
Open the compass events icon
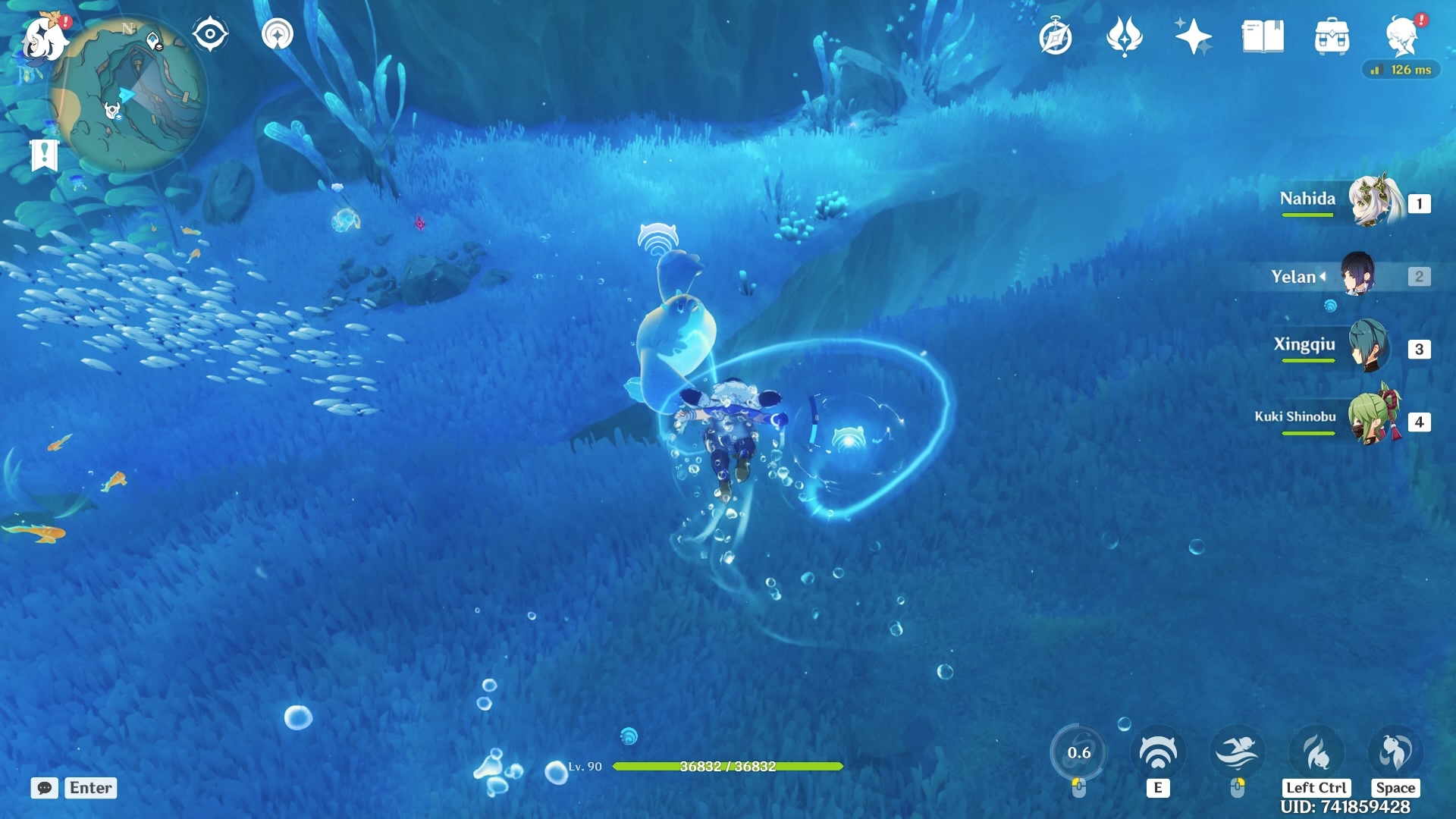click(x=1055, y=36)
